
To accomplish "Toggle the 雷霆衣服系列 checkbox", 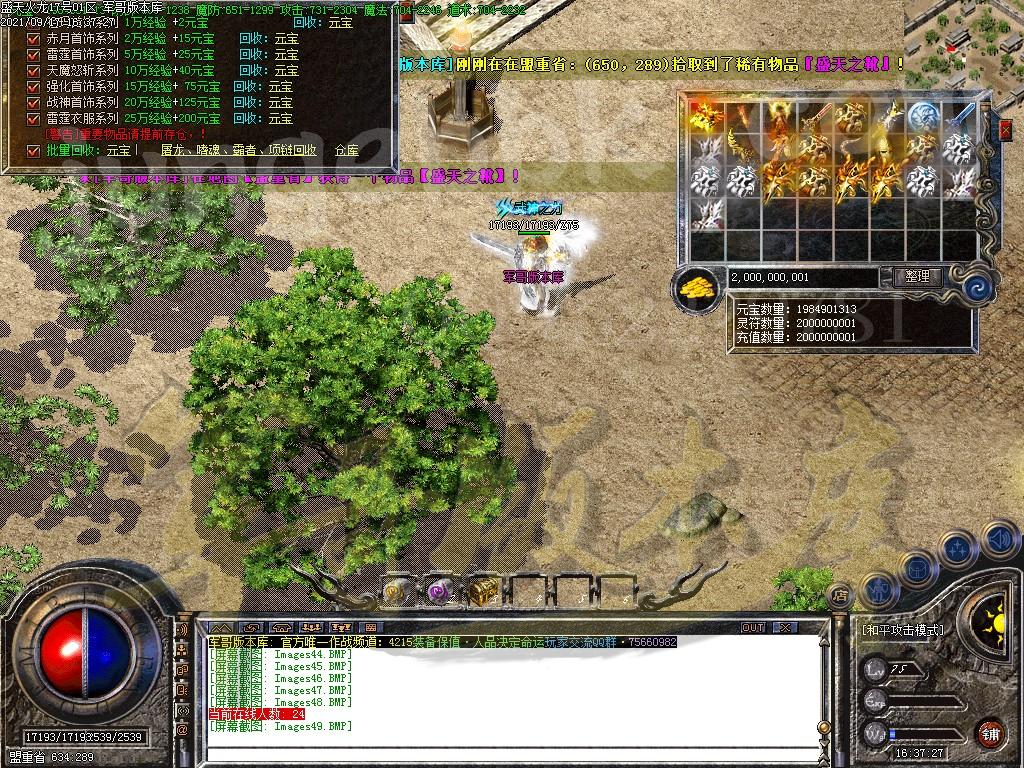I will (x=33, y=119).
